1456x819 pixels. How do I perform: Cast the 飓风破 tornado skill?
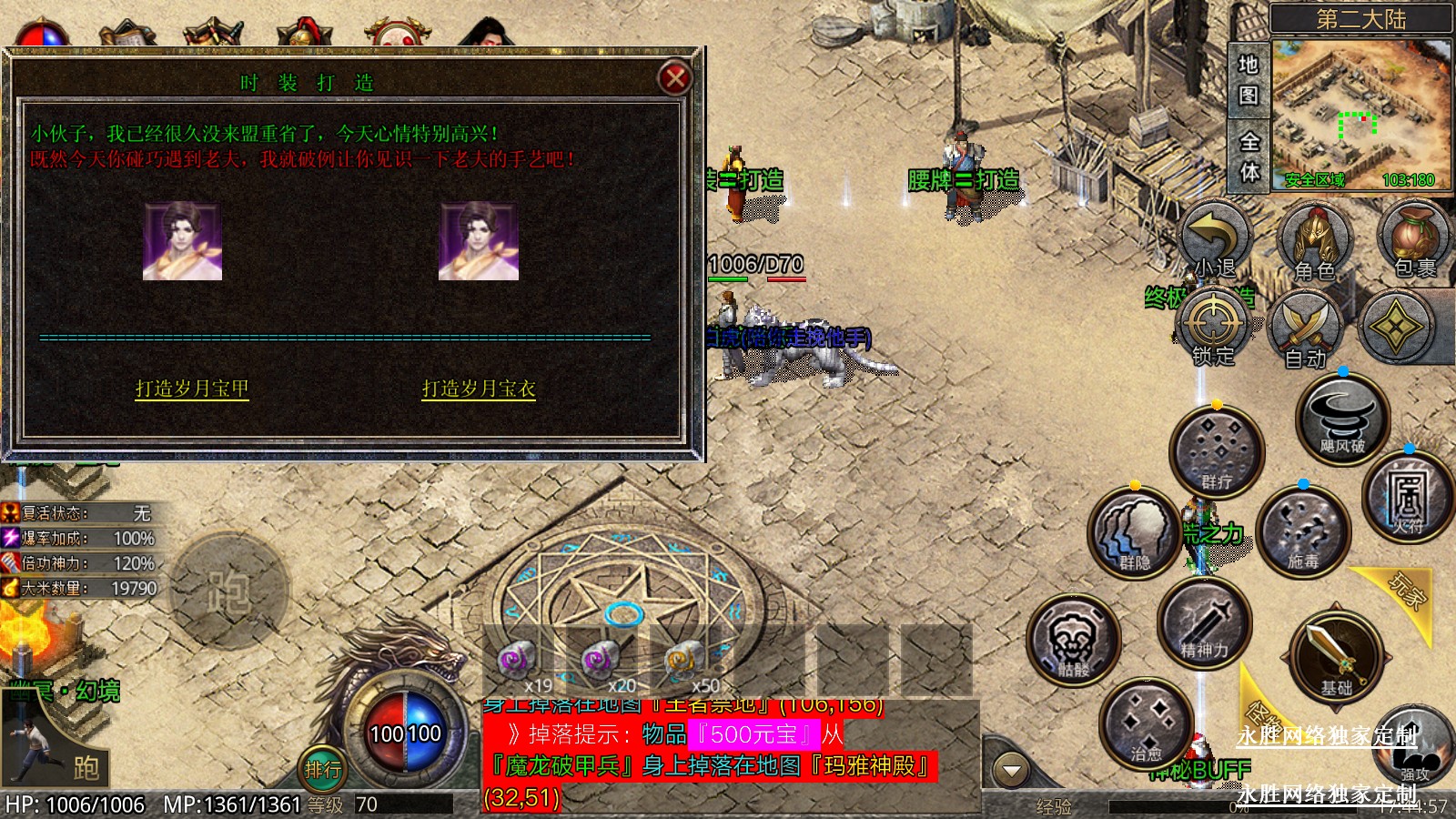[x=1342, y=418]
